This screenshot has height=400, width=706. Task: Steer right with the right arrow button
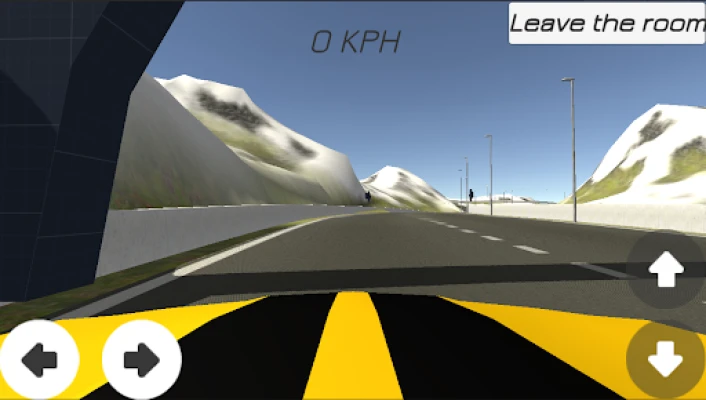point(141,359)
